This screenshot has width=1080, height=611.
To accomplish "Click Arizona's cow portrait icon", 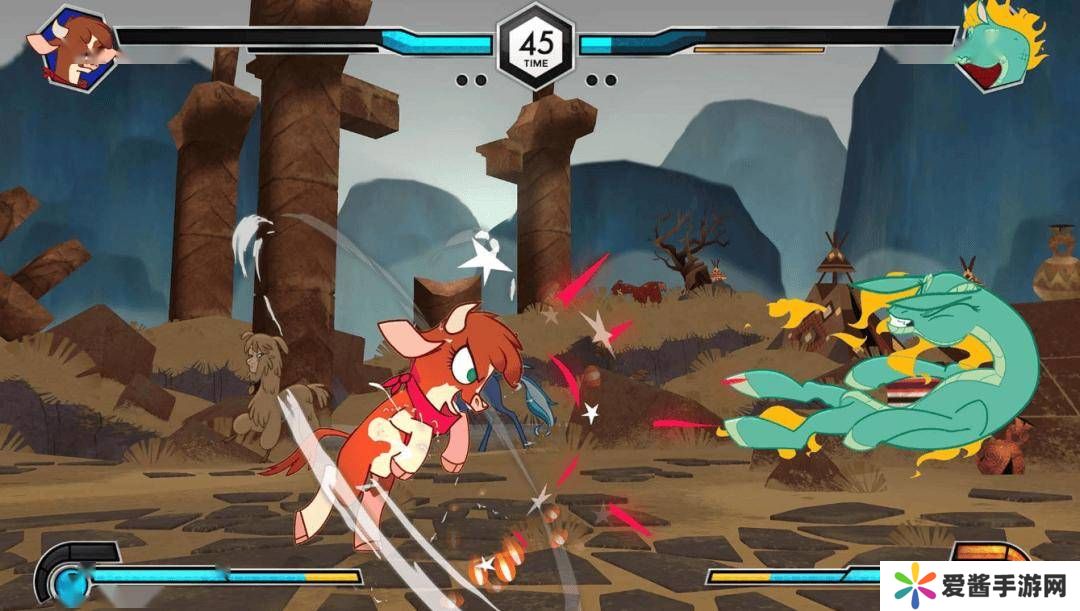I will click(x=77, y=48).
